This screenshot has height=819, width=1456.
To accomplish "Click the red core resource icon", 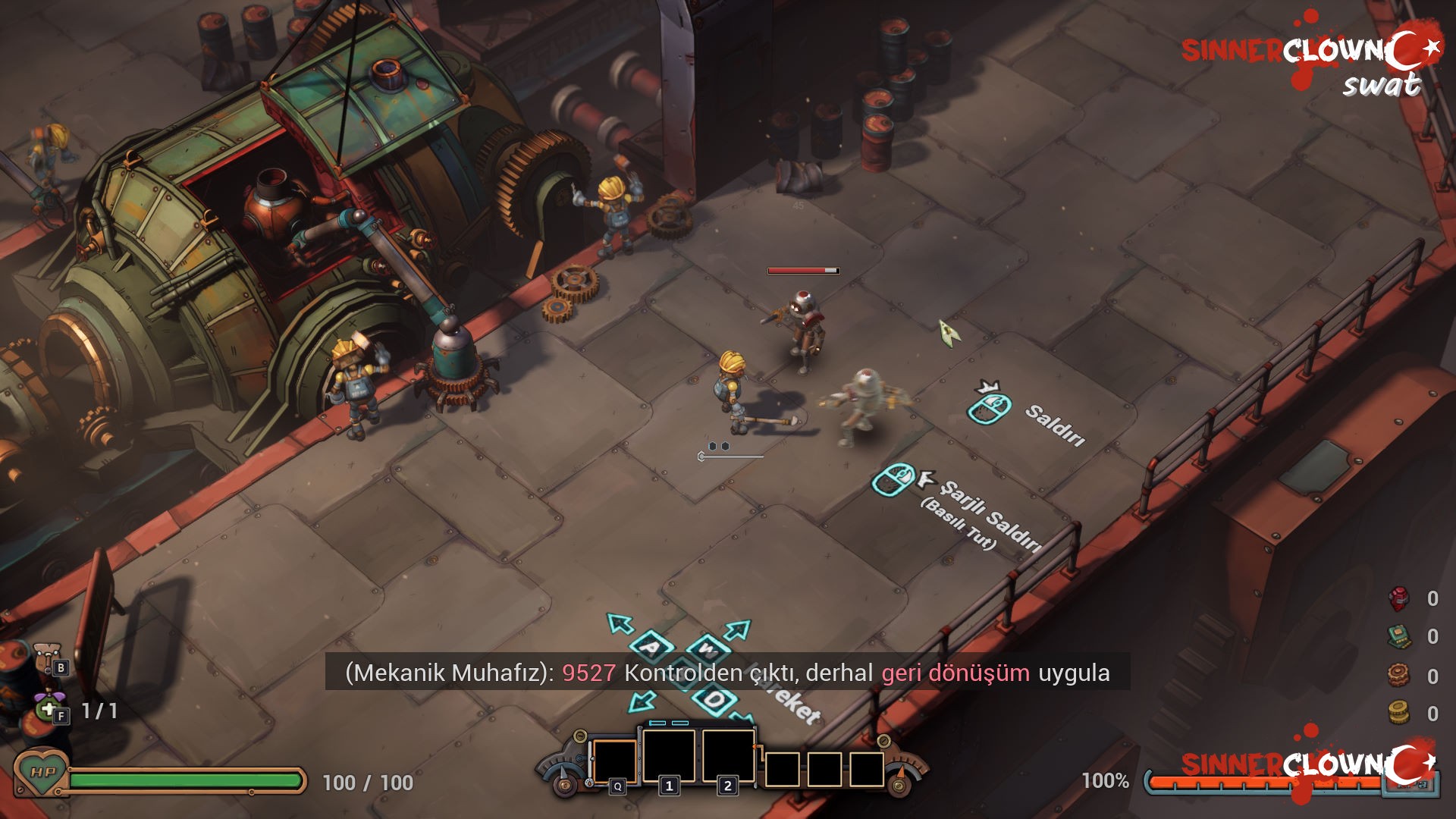I will pos(1399,599).
